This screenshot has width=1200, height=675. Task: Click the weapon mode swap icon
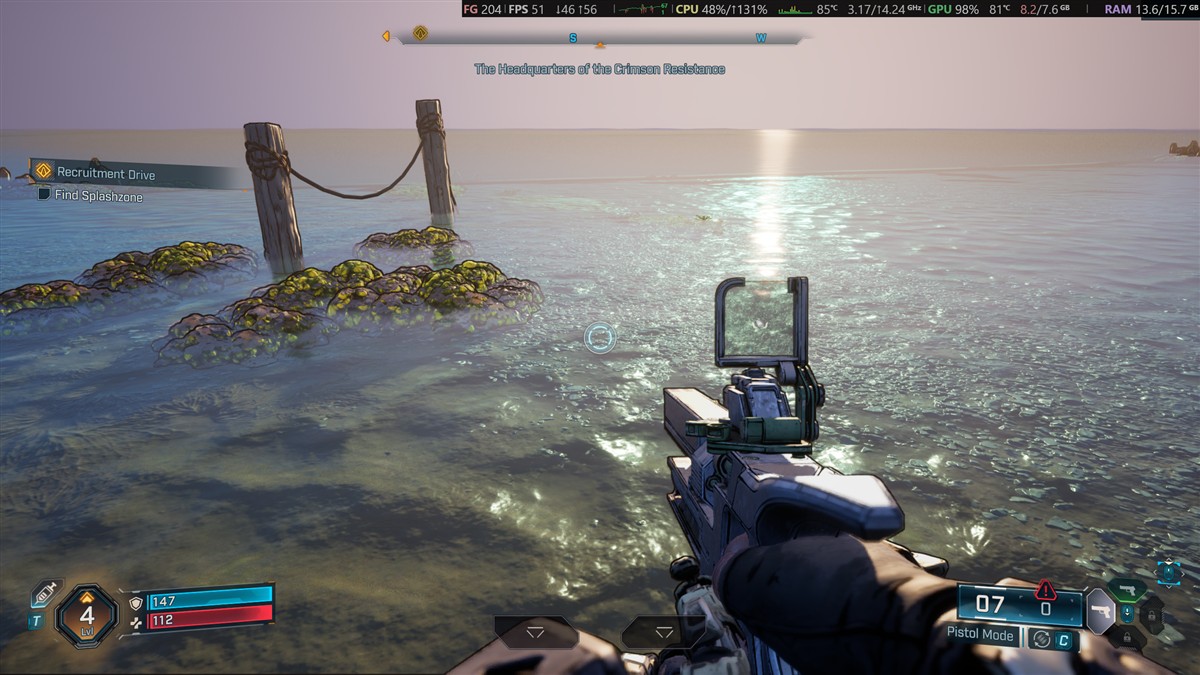click(x=1042, y=638)
